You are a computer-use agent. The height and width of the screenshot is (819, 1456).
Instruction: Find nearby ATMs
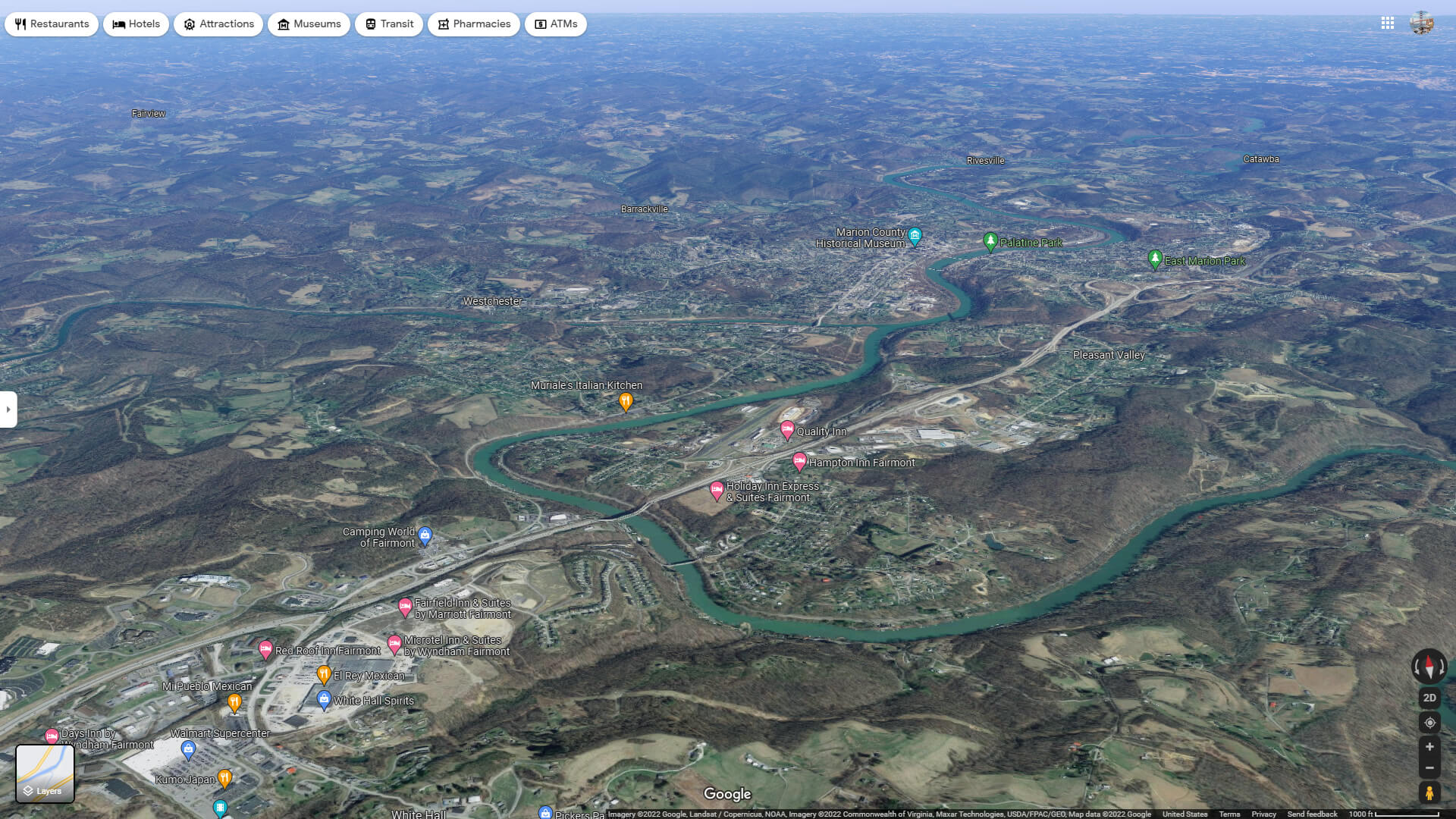pos(554,24)
